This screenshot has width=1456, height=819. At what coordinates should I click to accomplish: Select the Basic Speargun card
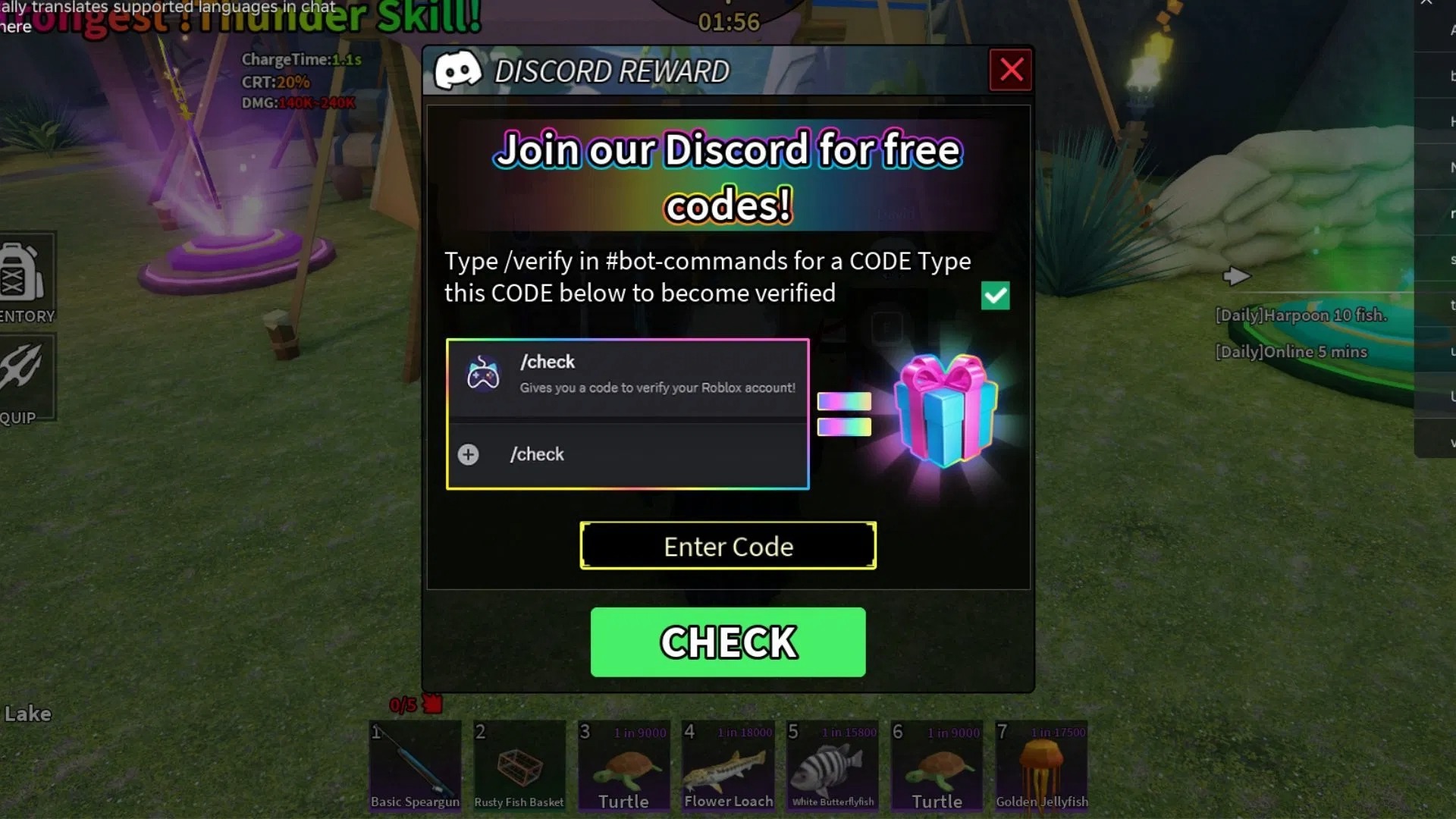pos(414,766)
